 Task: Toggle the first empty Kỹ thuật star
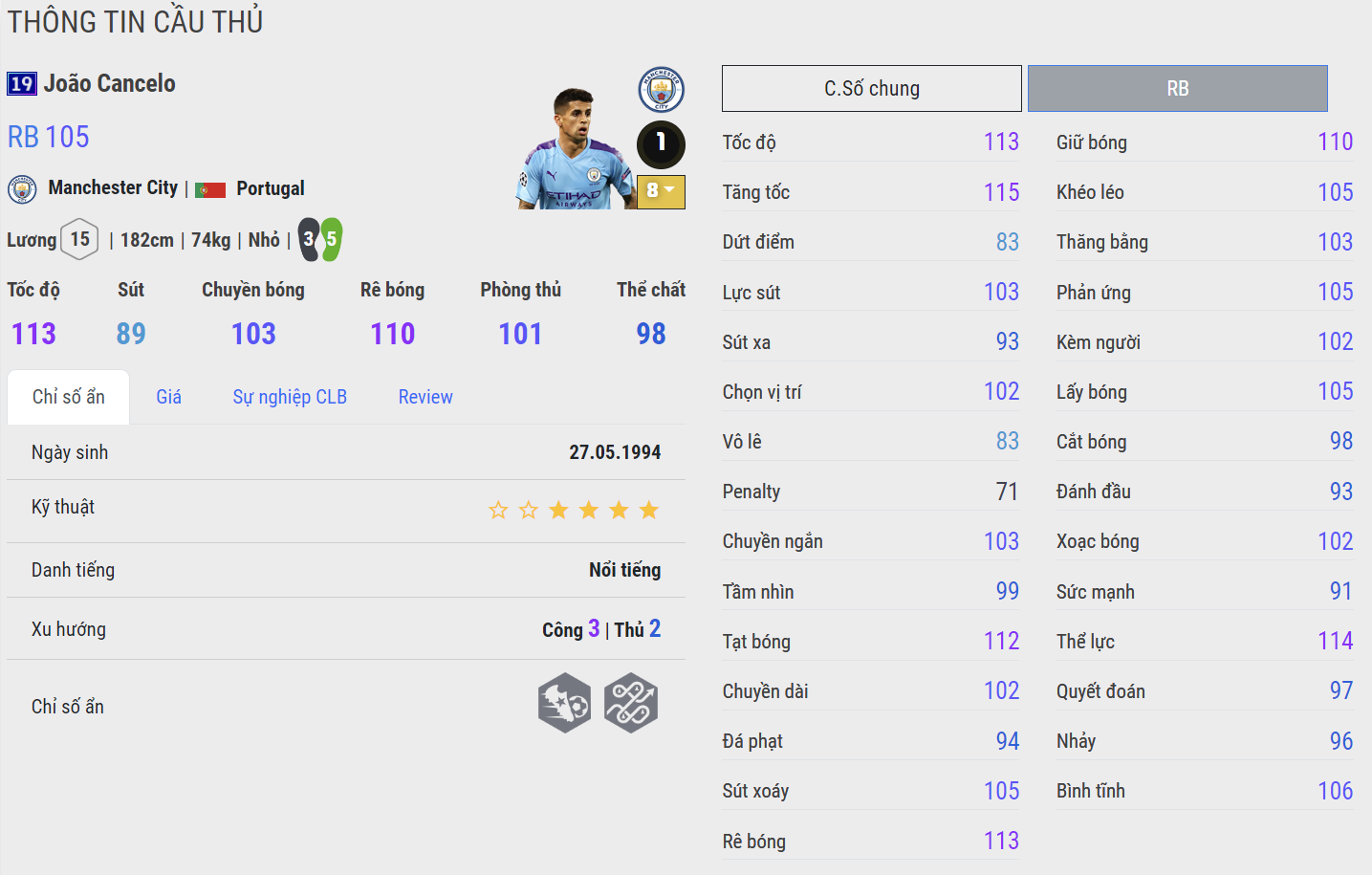tap(498, 510)
